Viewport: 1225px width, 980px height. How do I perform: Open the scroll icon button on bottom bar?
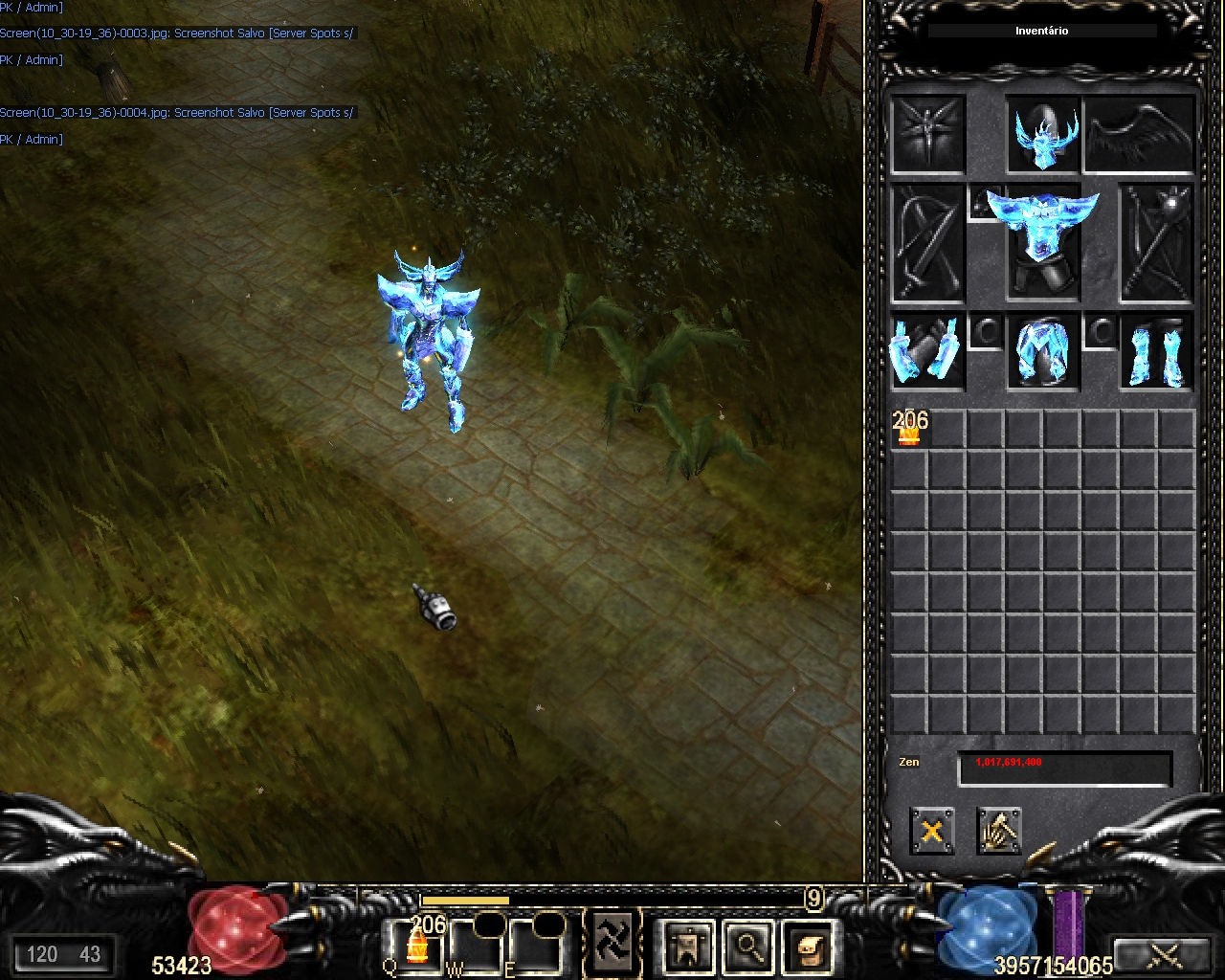pyautogui.click(x=809, y=946)
